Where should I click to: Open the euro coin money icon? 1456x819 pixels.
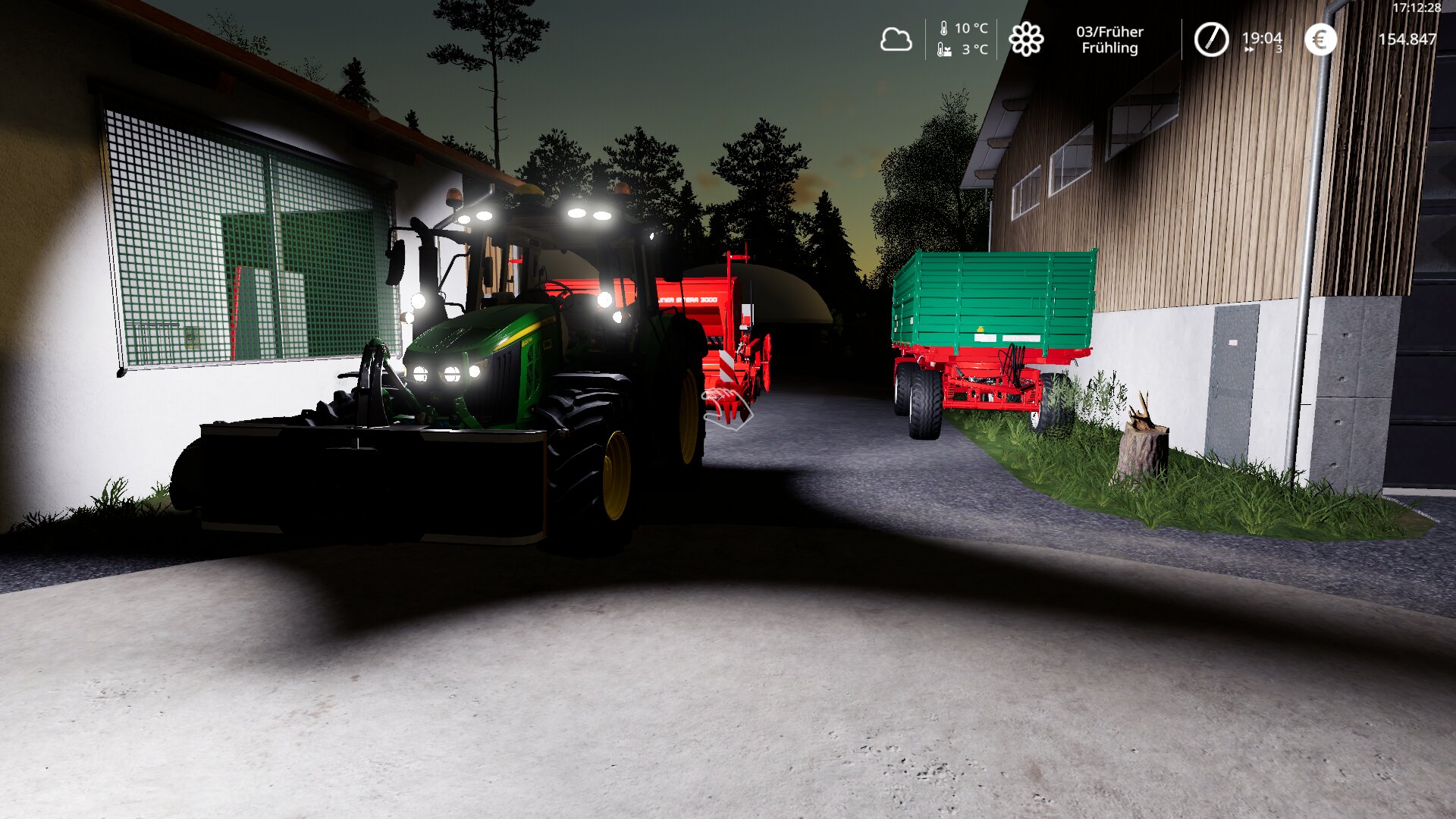tap(1320, 39)
